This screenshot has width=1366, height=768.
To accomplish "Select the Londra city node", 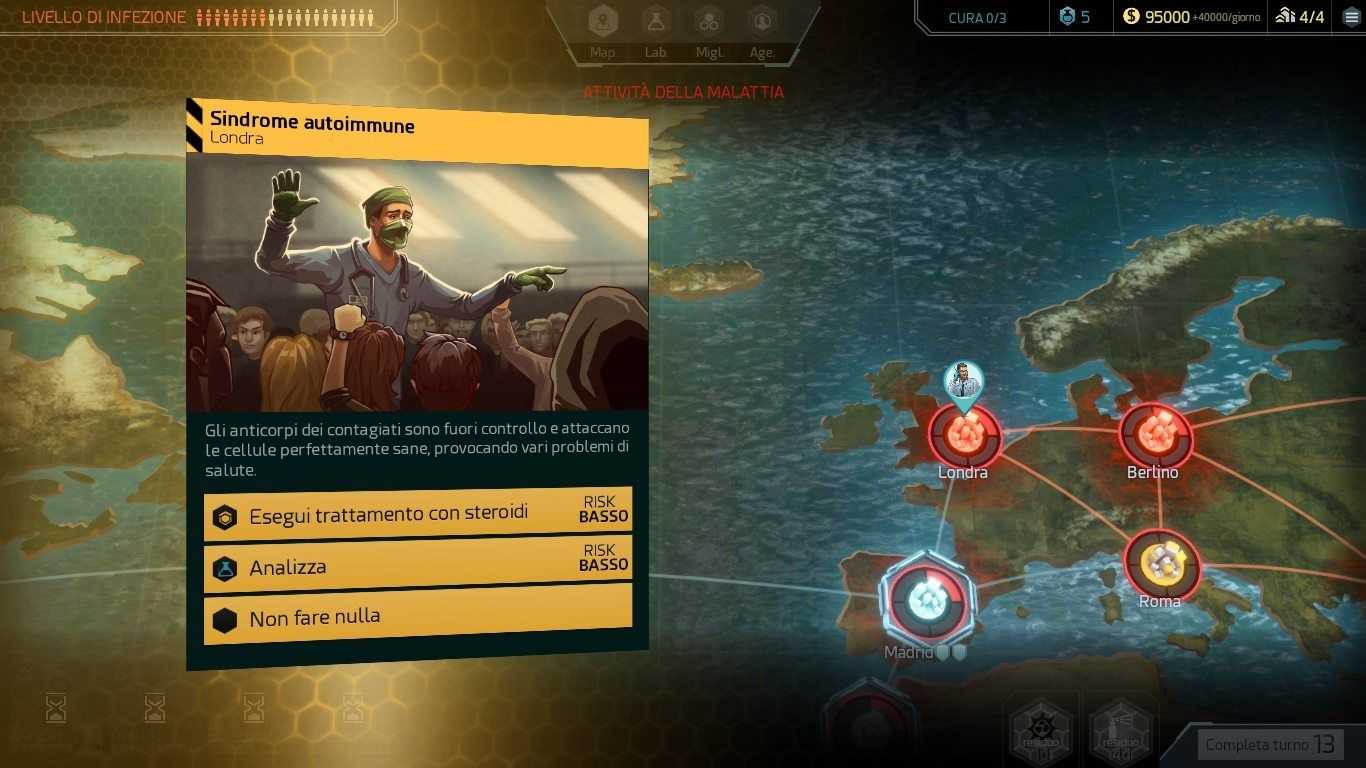I will (x=965, y=435).
